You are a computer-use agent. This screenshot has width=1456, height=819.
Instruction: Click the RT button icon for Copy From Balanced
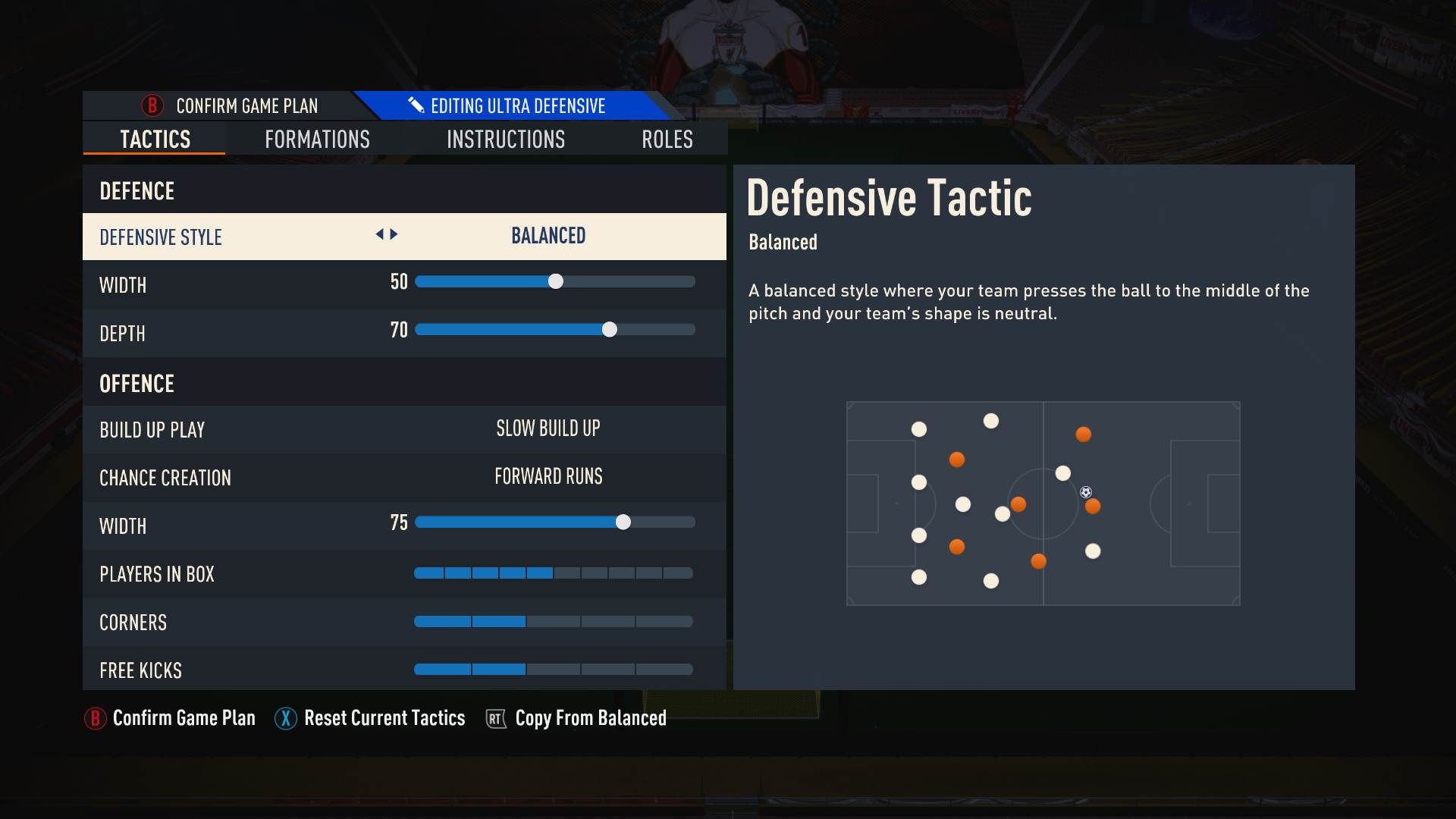(494, 719)
